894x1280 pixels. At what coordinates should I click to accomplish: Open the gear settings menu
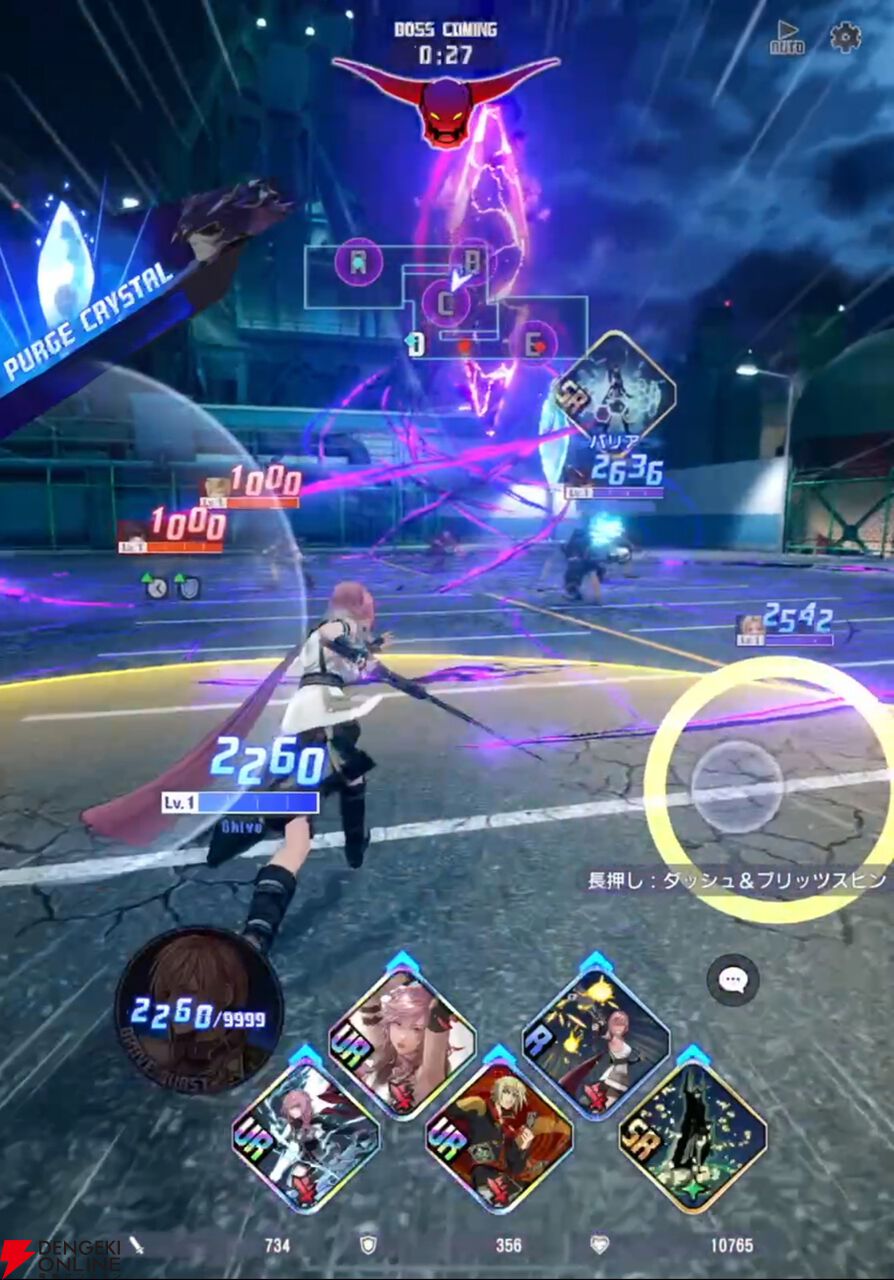845,37
